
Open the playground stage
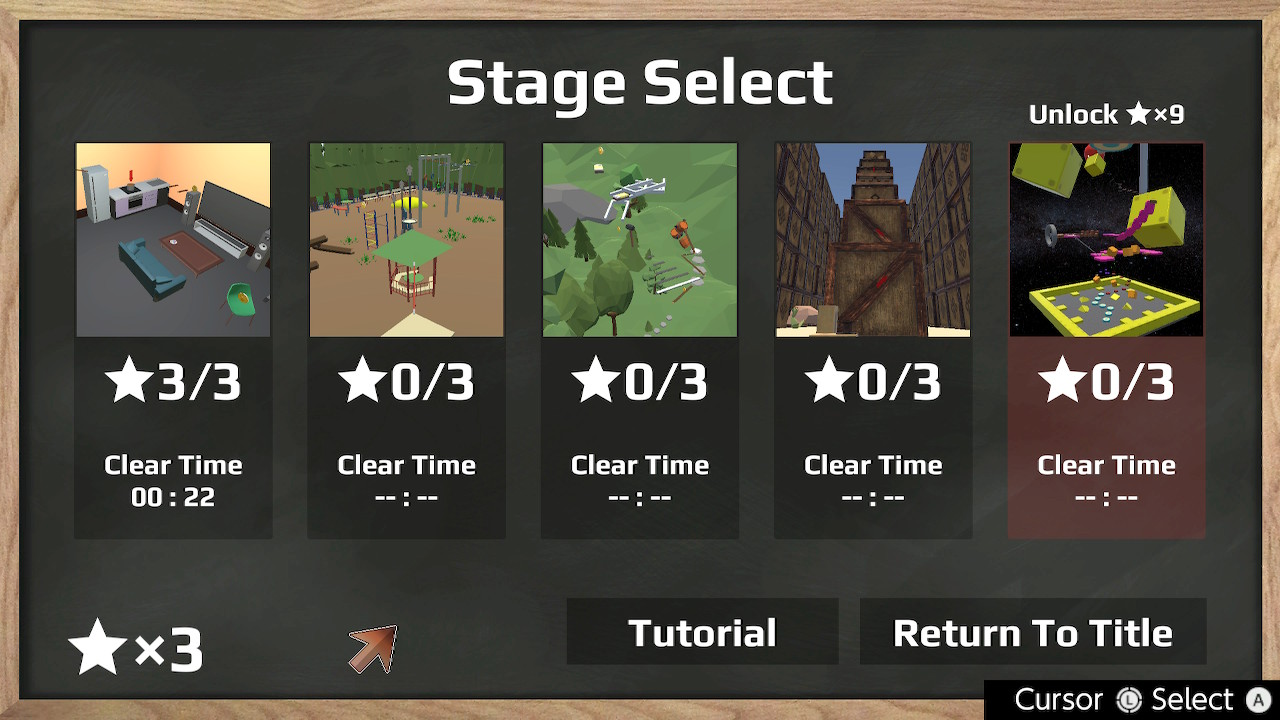pos(406,239)
